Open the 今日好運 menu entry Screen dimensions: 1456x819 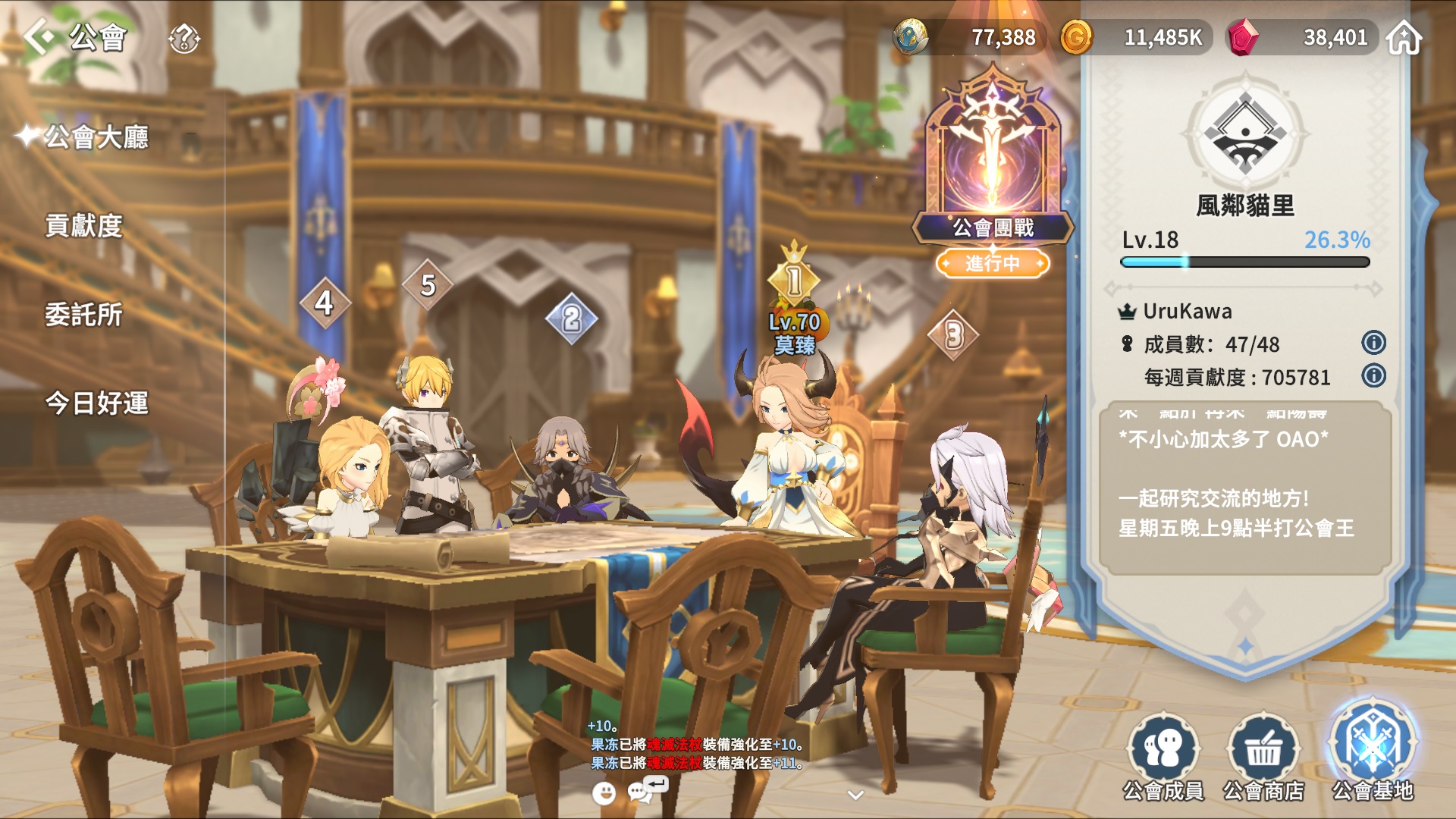click(x=96, y=403)
